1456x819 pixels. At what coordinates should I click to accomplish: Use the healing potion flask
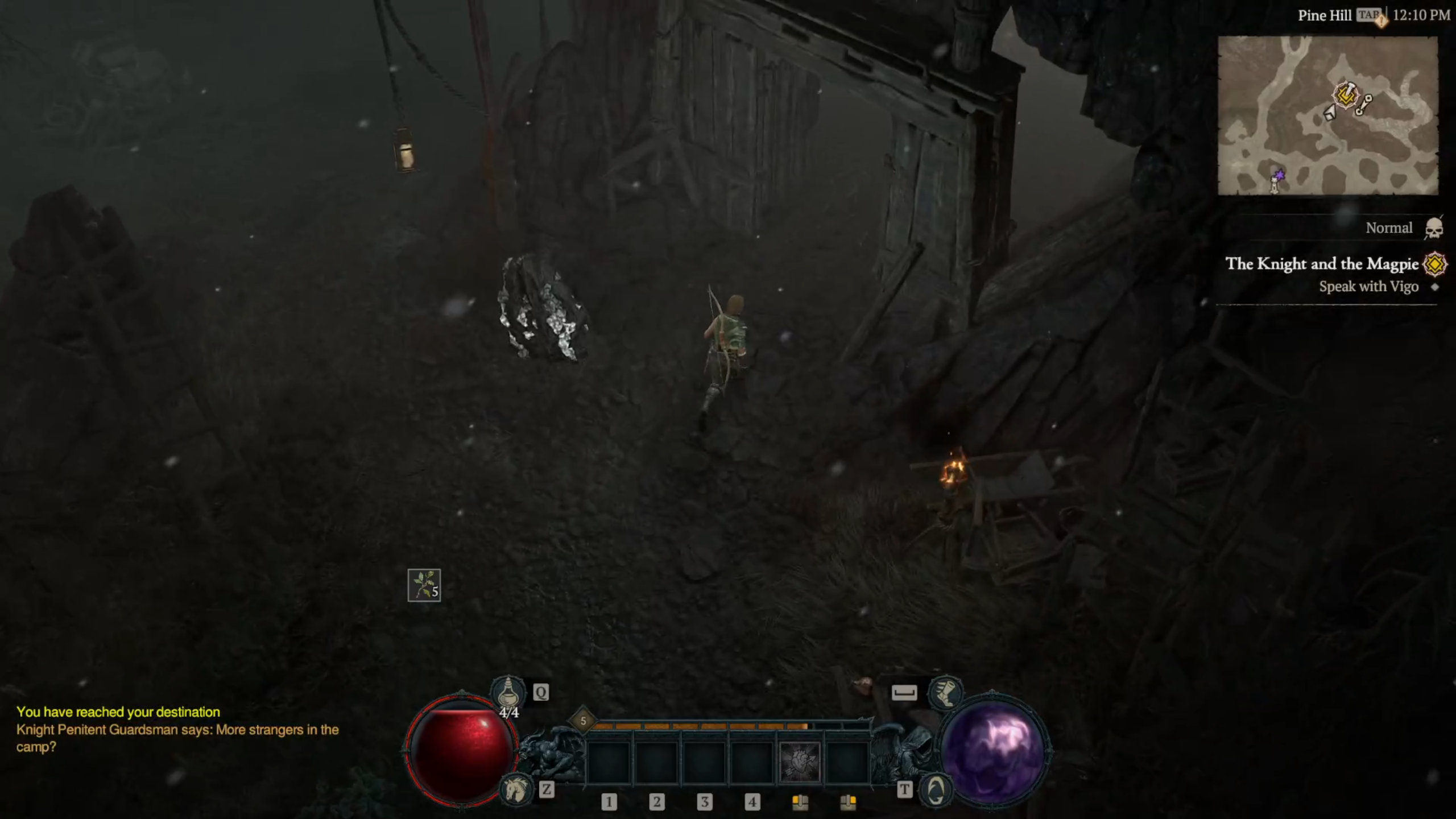(507, 692)
